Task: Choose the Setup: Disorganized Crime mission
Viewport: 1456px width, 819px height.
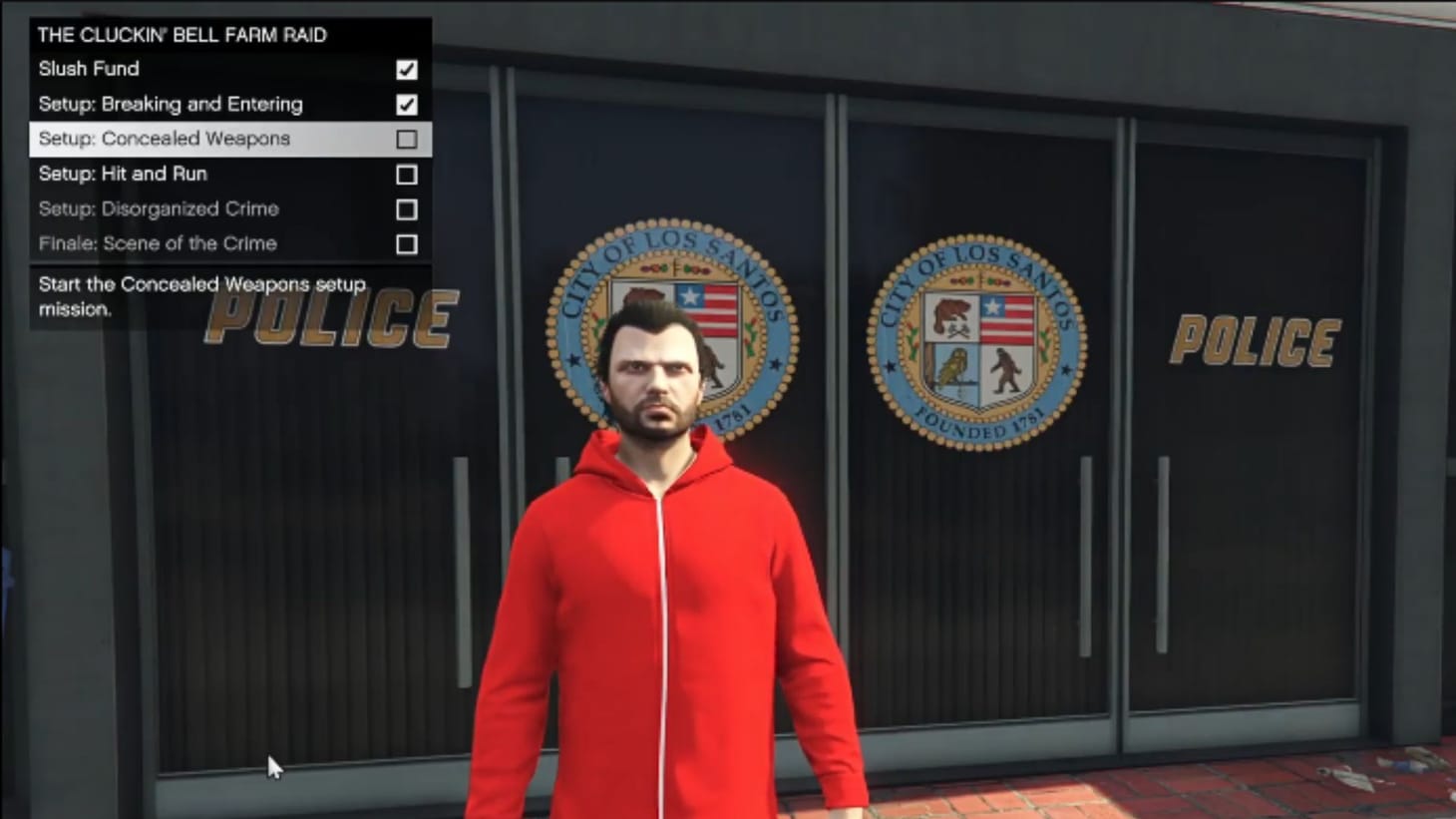Action: [159, 208]
